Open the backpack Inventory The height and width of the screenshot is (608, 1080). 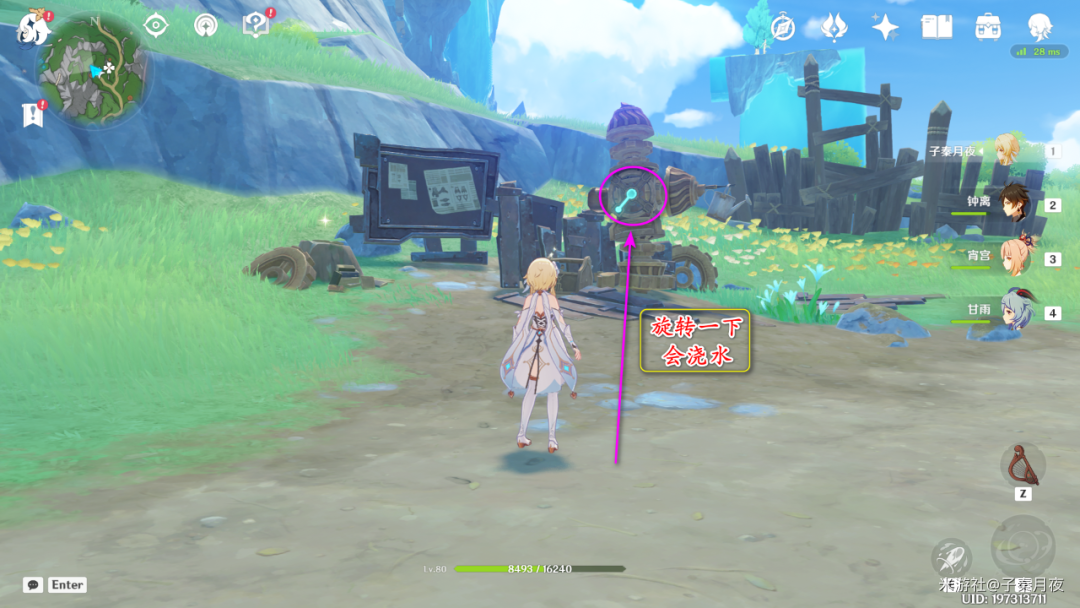[988, 27]
